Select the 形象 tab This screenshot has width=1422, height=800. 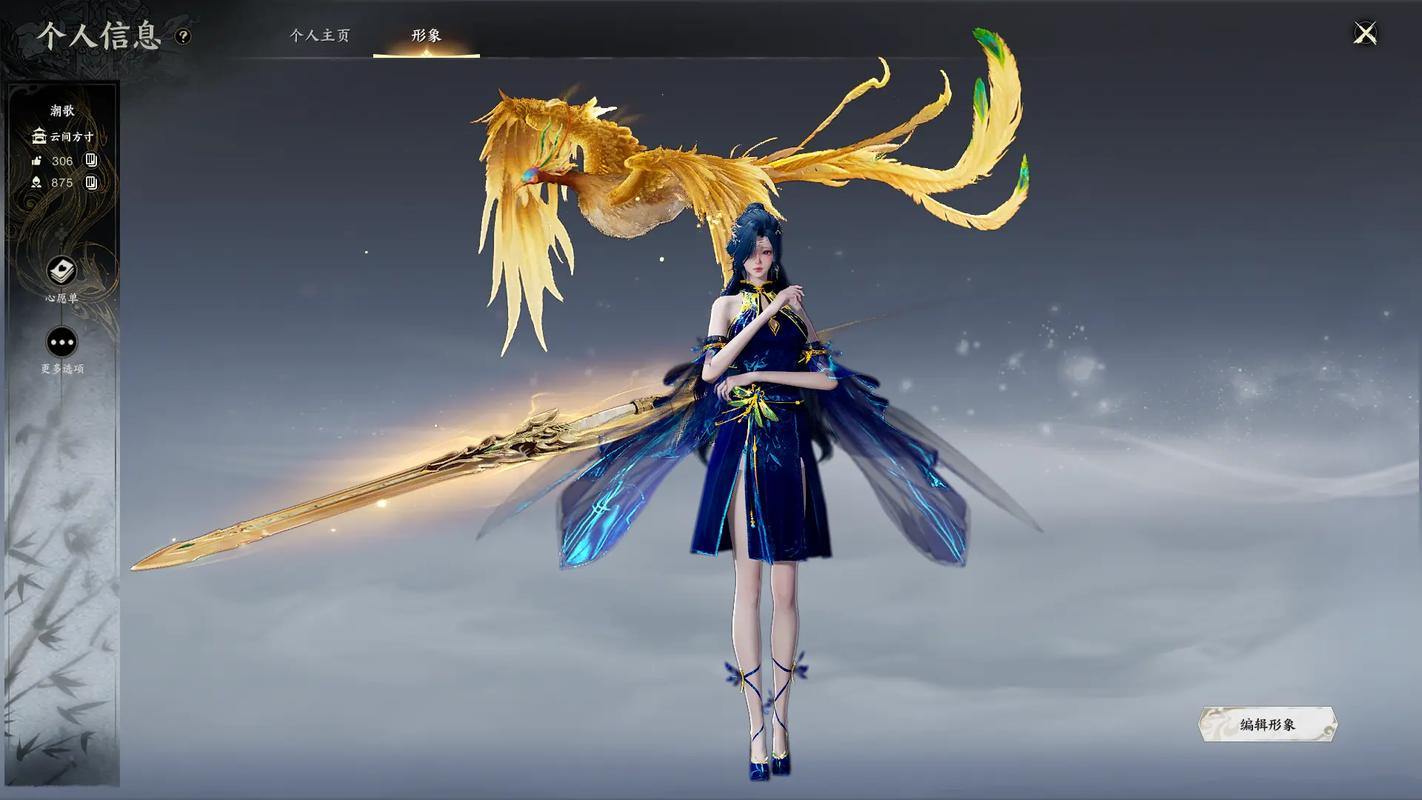pyautogui.click(x=426, y=35)
